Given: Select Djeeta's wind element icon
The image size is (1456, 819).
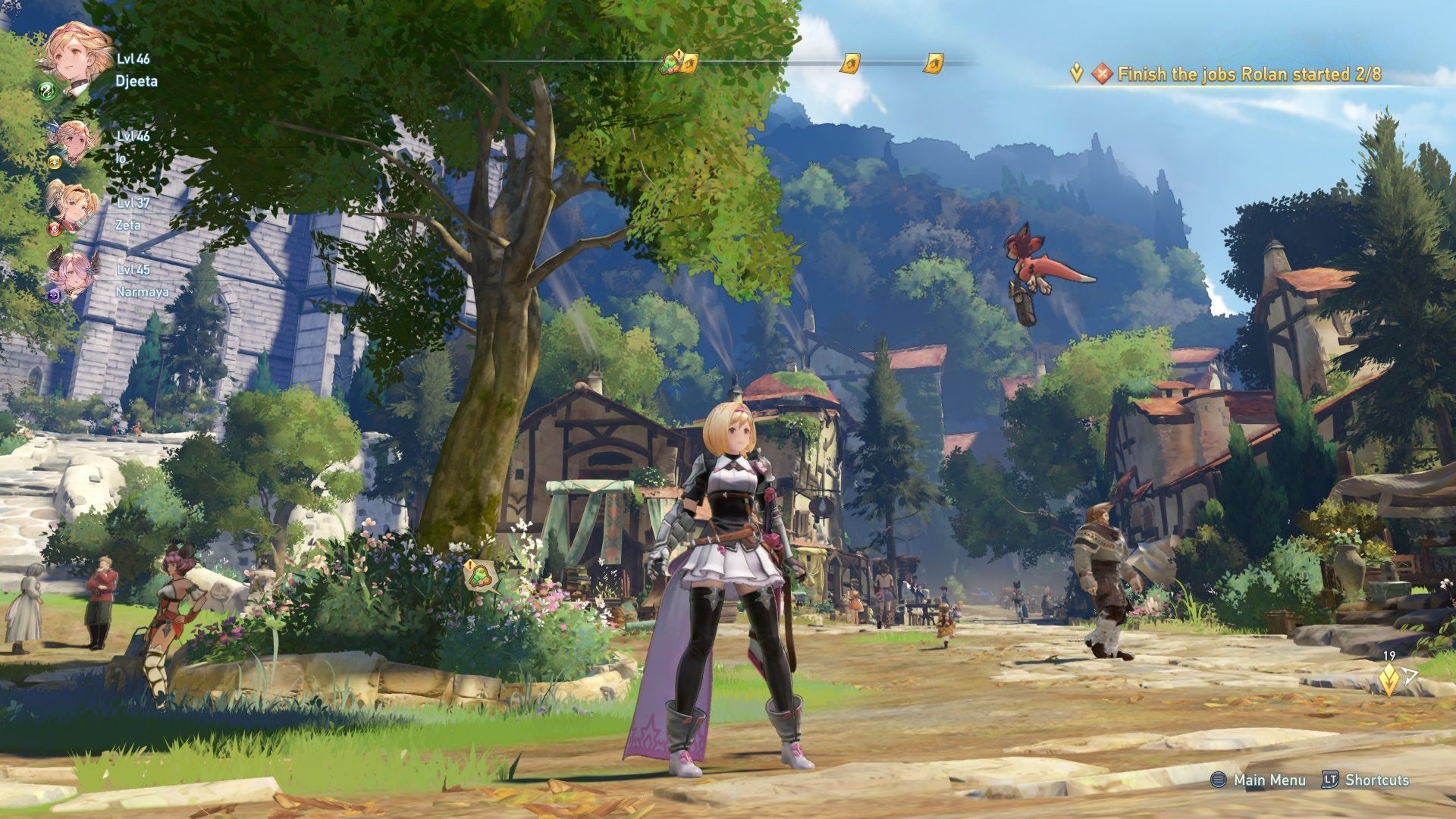Looking at the screenshot, I should coord(46,93).
